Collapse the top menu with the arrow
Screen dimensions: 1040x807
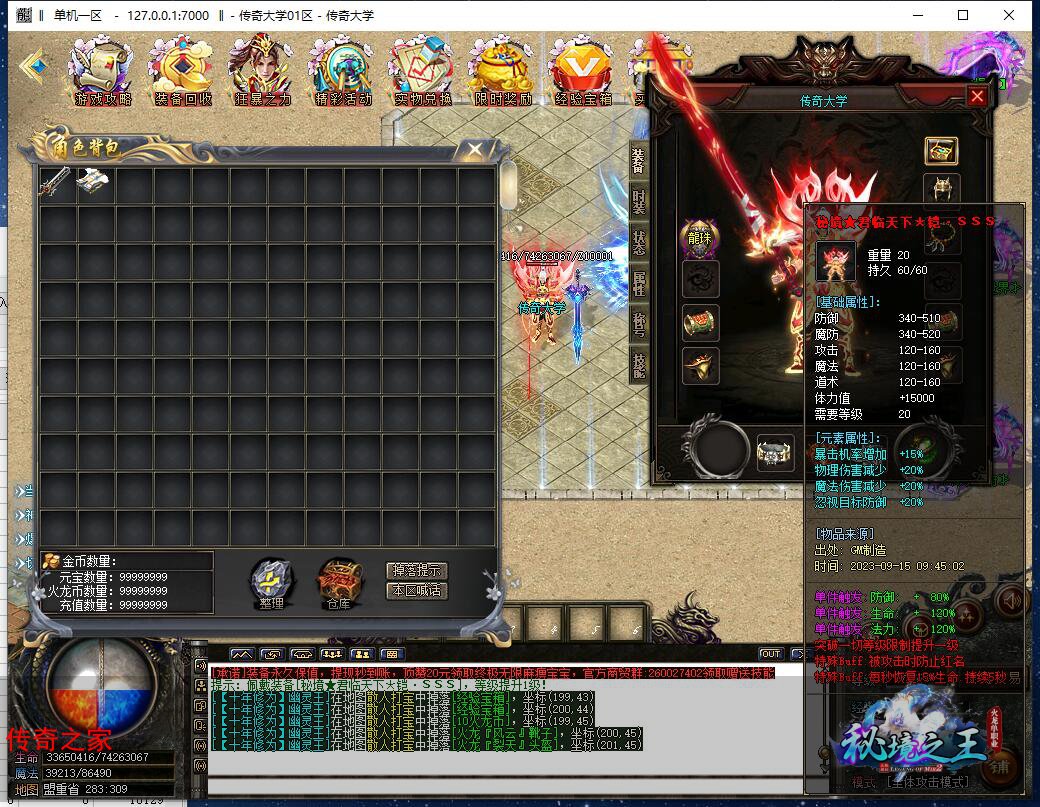coord(36,65)
